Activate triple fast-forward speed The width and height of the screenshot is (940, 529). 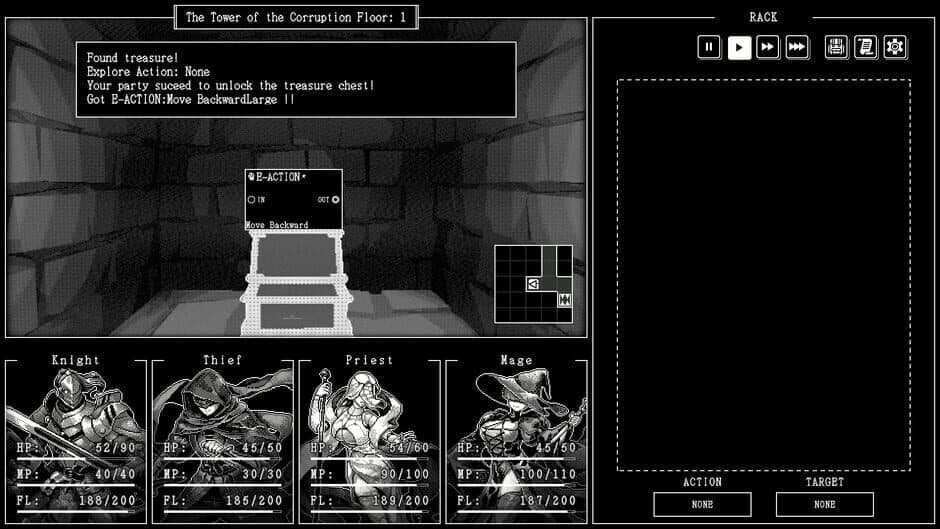pos(797,47)
